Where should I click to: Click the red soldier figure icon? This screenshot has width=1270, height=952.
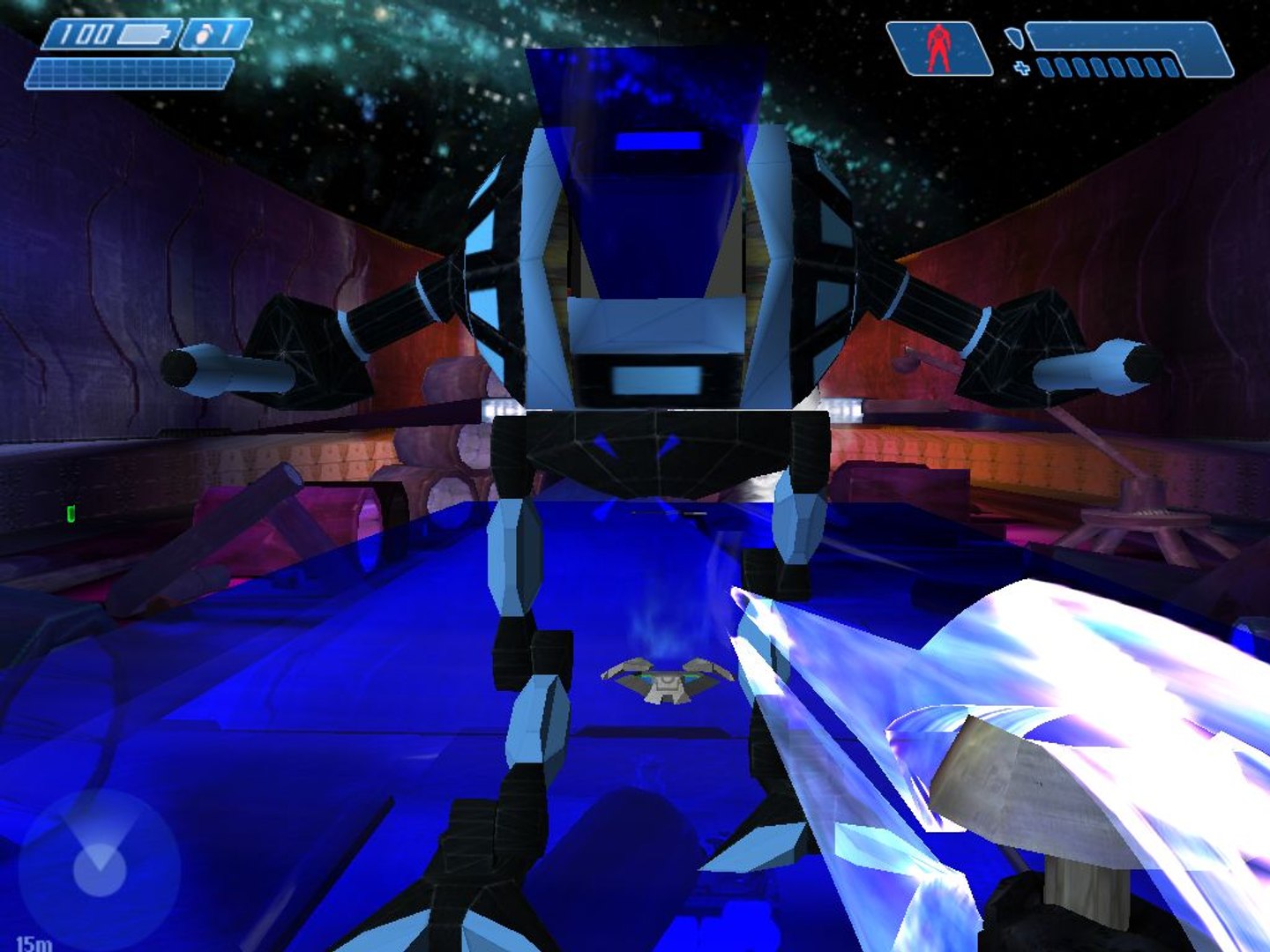[938, 49]
